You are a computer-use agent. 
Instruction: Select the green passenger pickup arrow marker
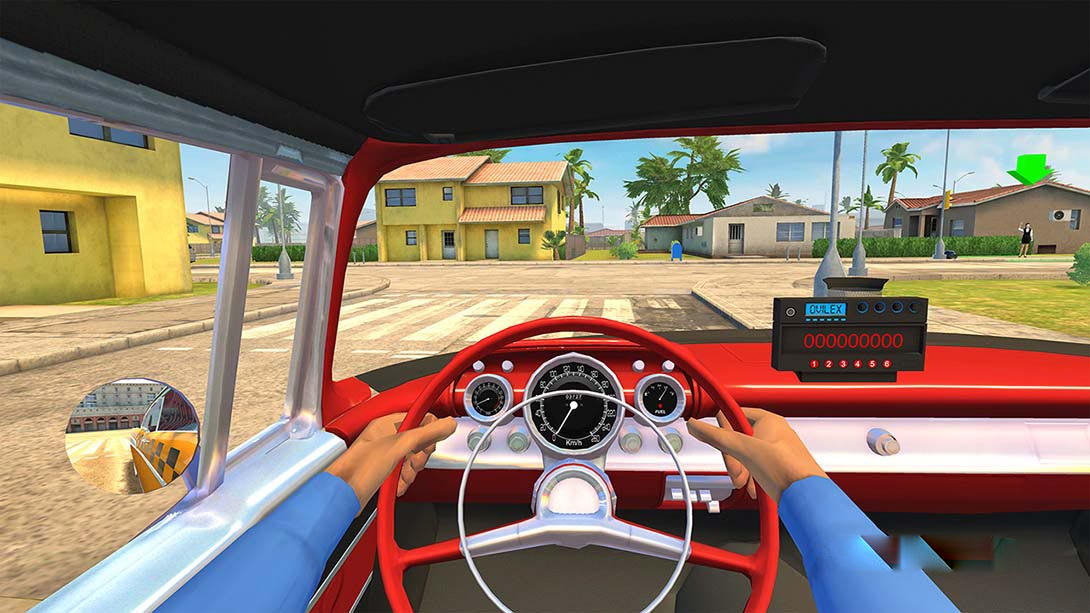(x=1029, y=168)
